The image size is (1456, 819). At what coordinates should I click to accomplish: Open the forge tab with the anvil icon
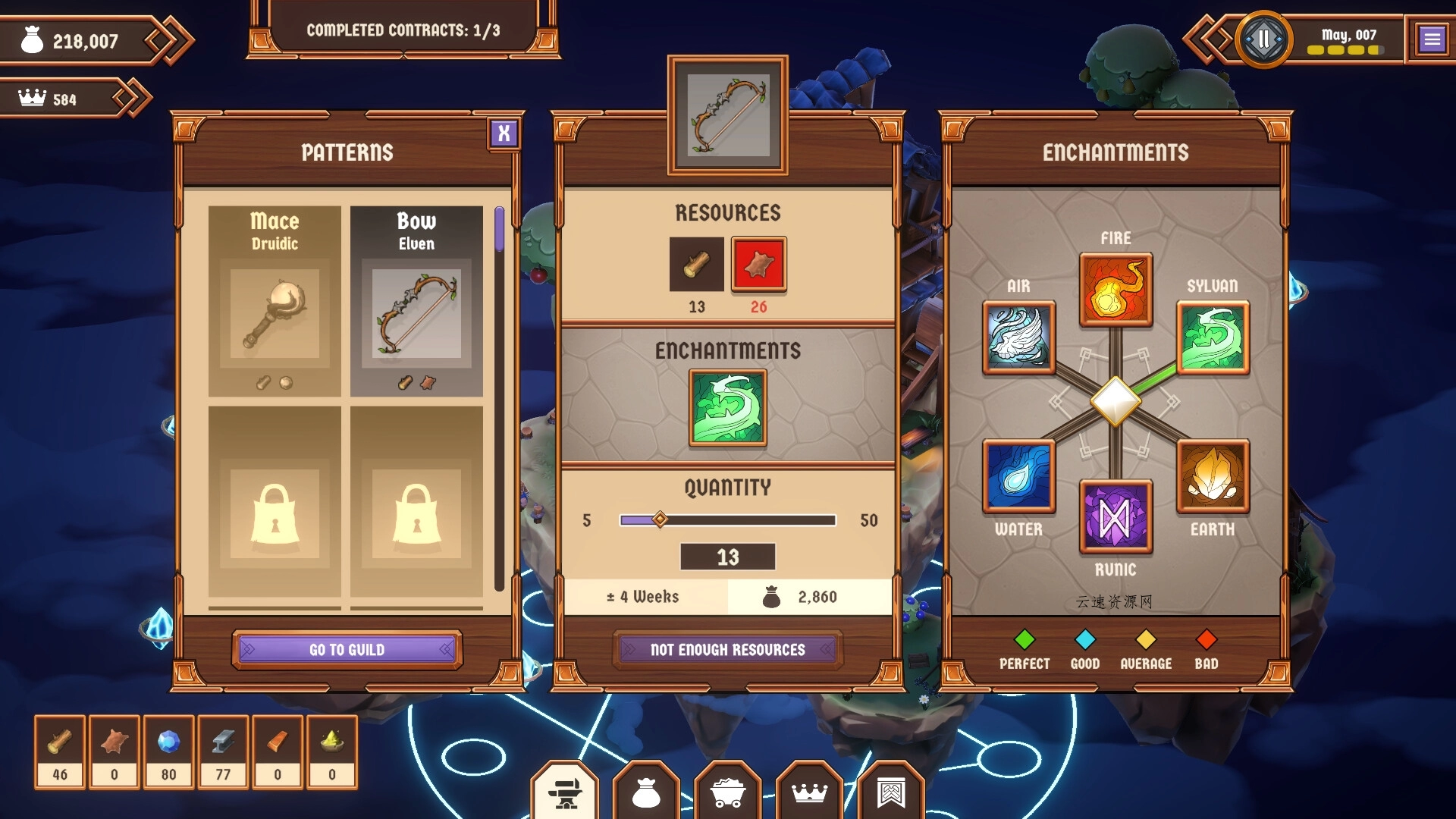coord(565,793)
